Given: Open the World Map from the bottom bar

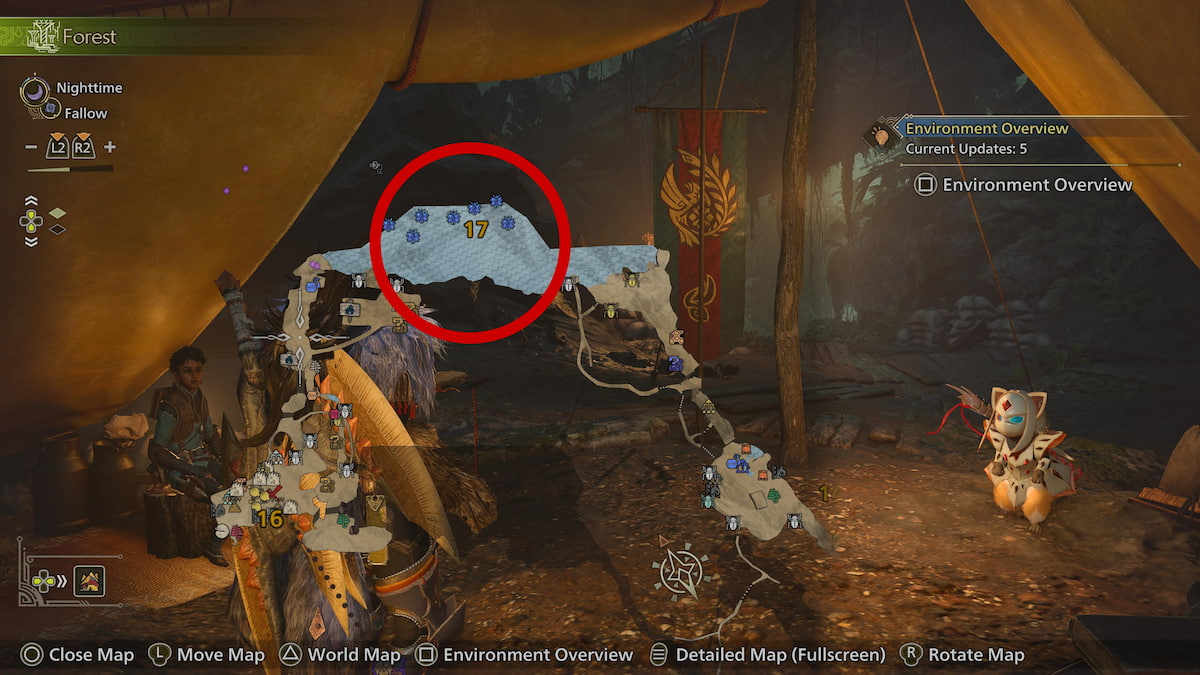Looking at the screenshot, I should (x=340, y=655).
